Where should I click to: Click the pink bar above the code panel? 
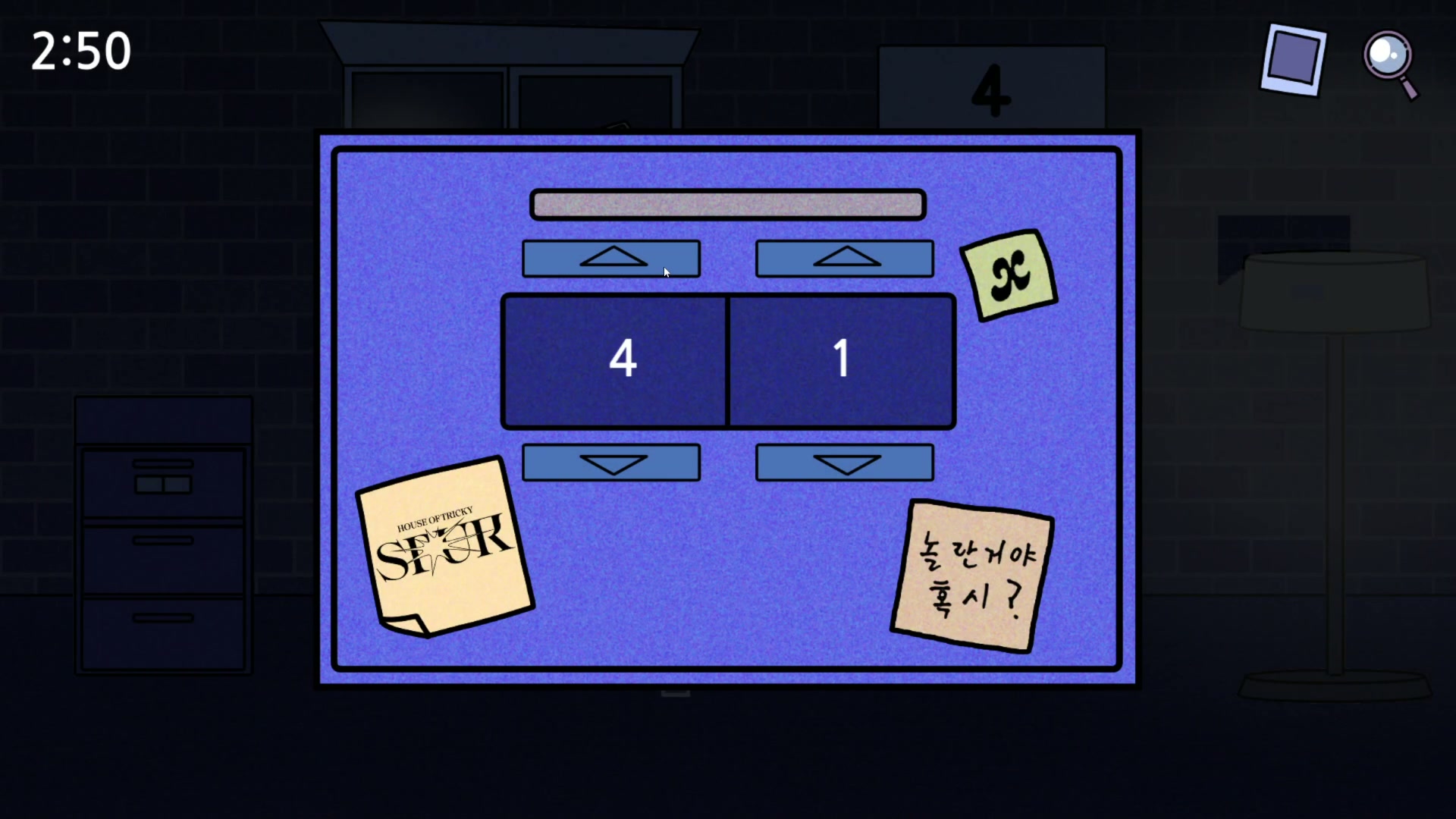(x=727, y=203)
